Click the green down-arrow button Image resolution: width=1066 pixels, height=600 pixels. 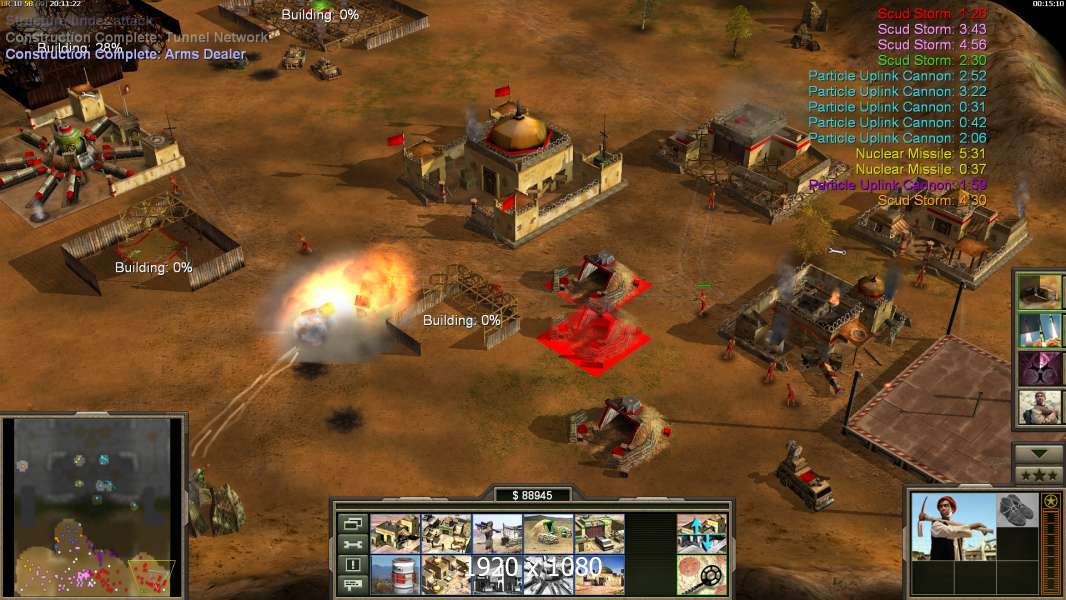point(1038,454)
